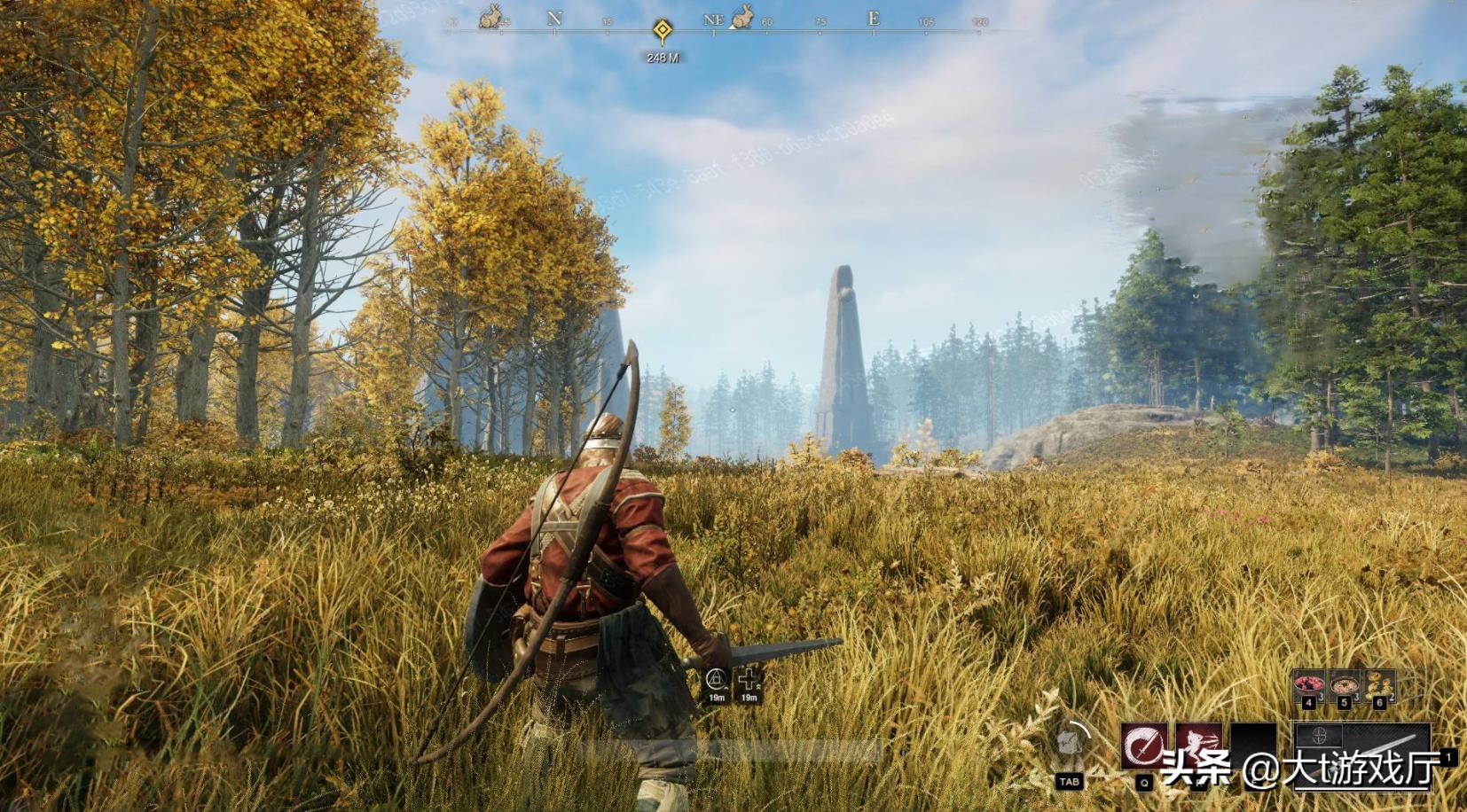Use the grain dish in quickslot 5

point(1344,684)
